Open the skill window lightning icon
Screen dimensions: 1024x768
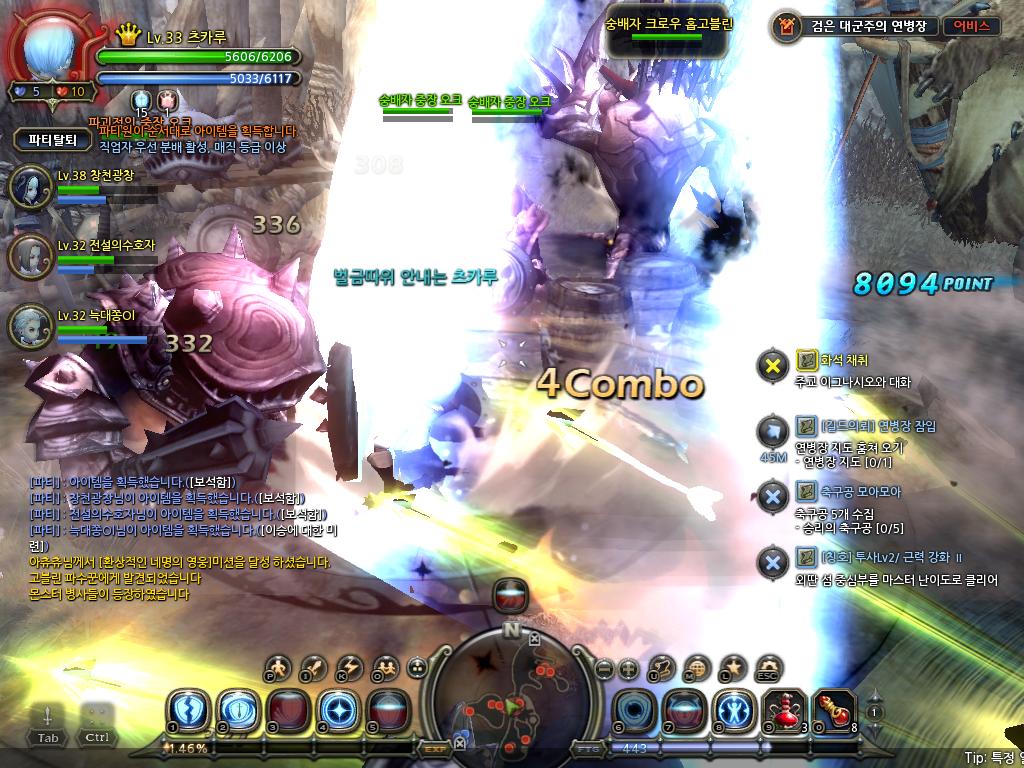point(350,667)
